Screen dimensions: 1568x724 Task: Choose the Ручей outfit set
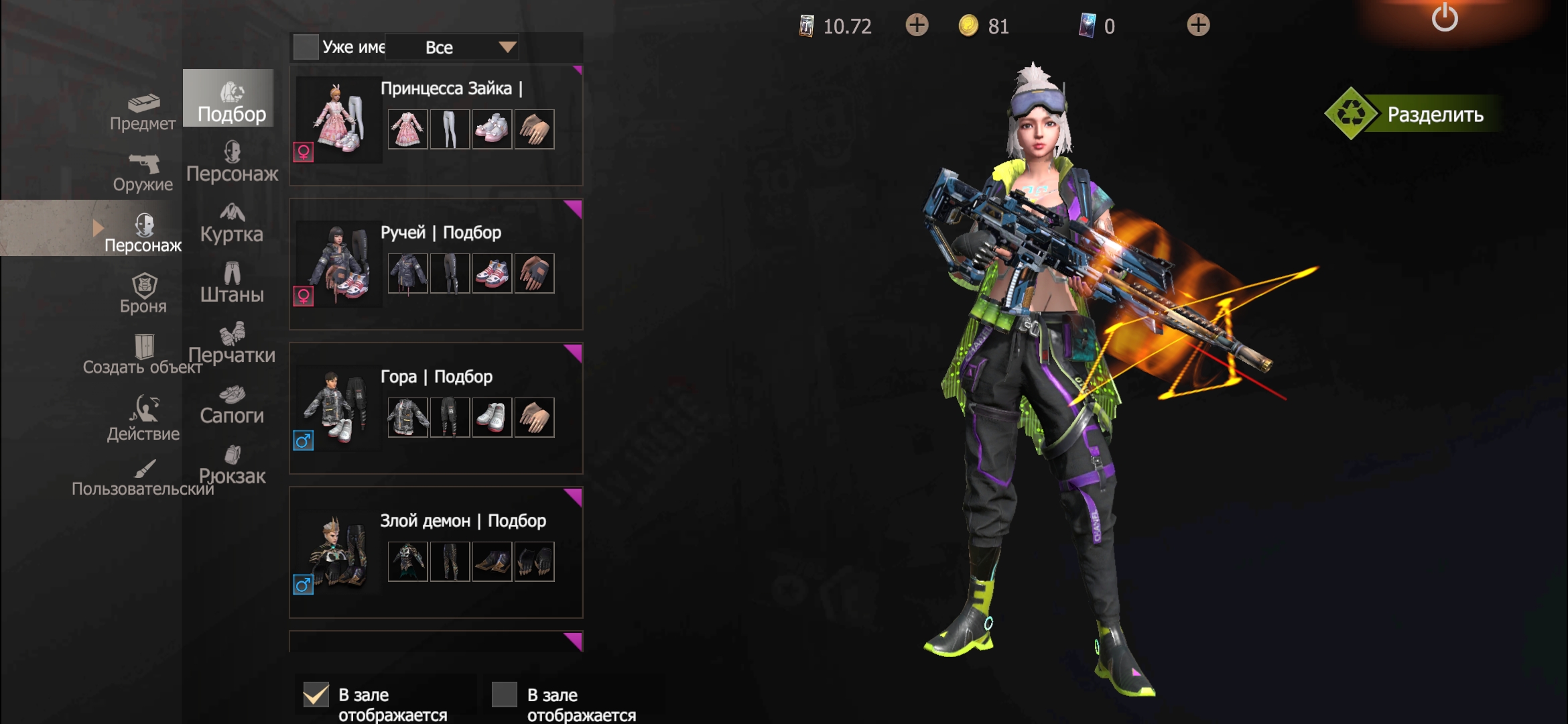pos(436,264)
